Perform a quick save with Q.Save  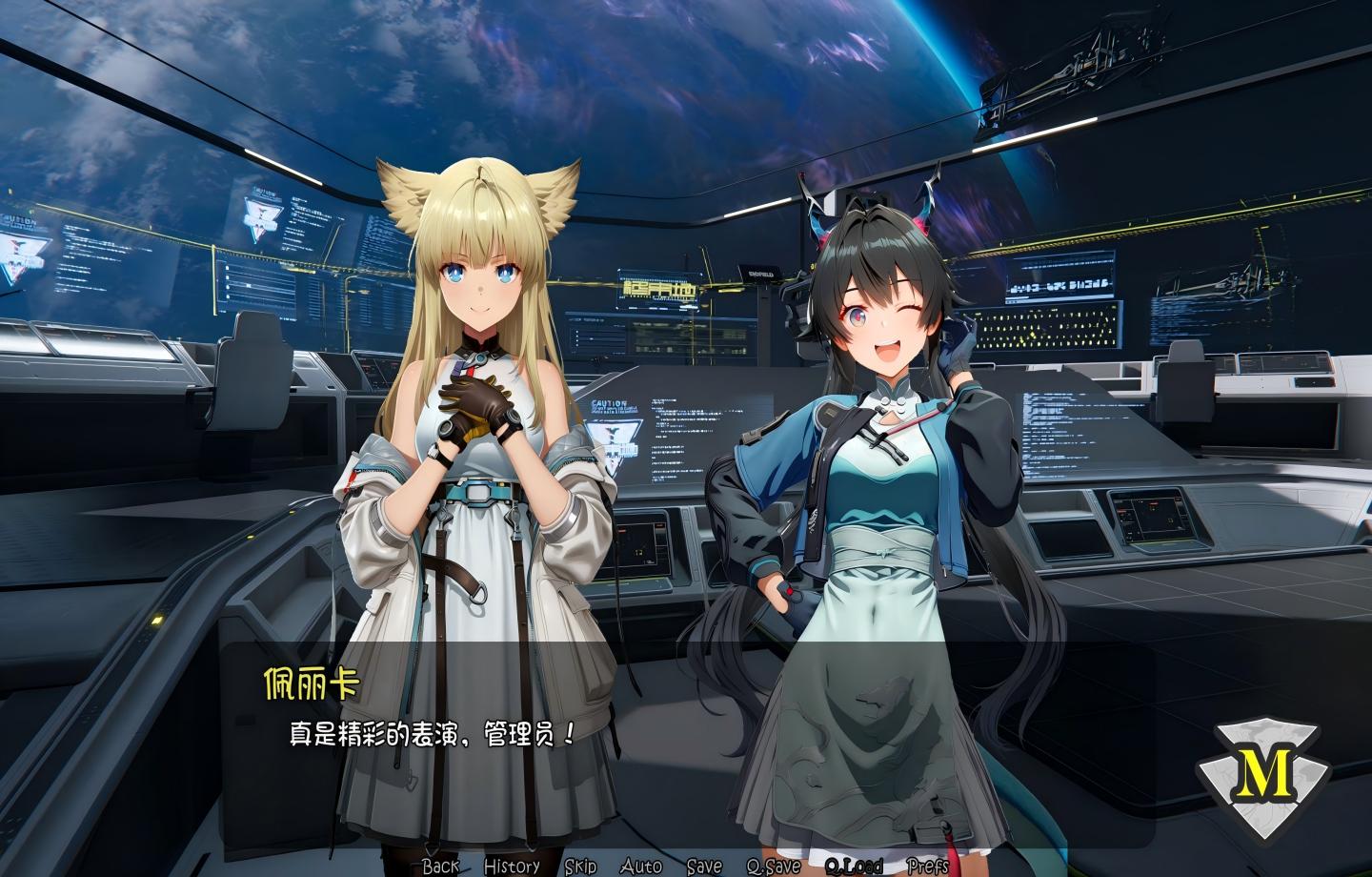774,867
